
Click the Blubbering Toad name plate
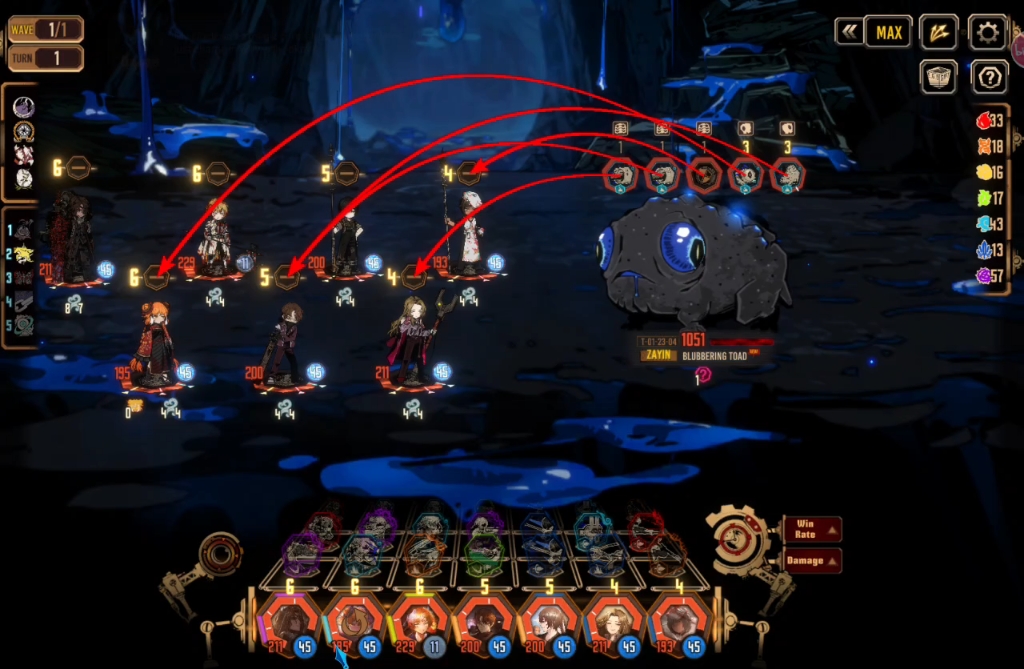(x=718, y=355)
